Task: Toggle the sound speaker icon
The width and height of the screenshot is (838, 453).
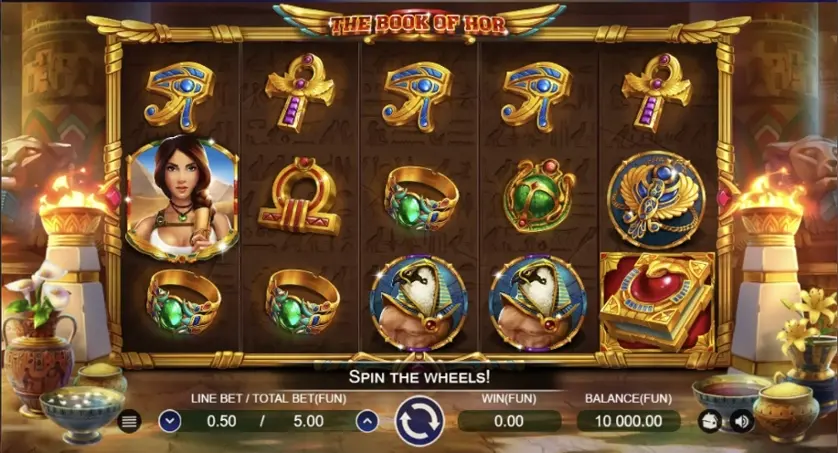Action: pos(740,421)
